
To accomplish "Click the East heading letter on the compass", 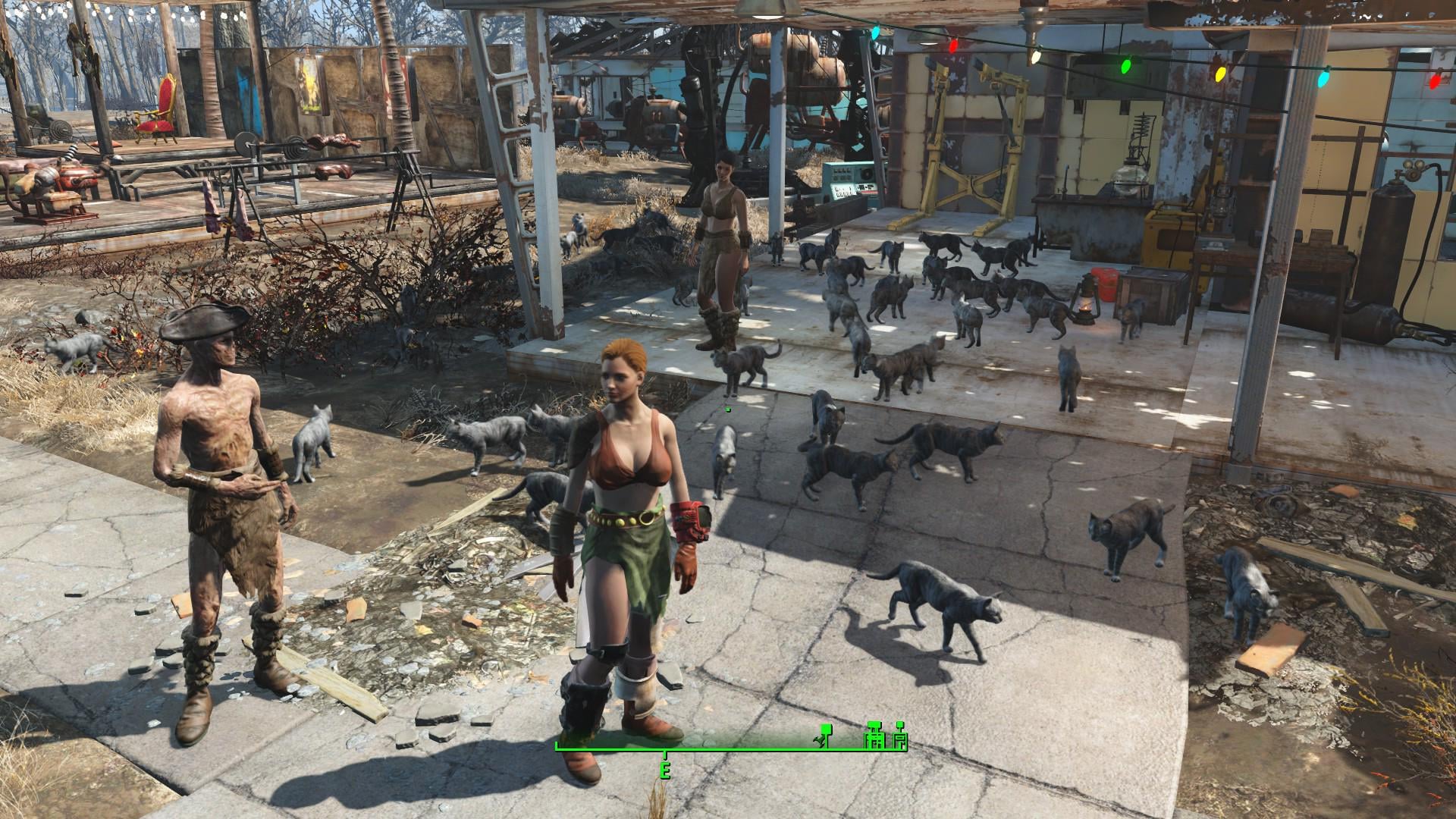I will point(665,771).
